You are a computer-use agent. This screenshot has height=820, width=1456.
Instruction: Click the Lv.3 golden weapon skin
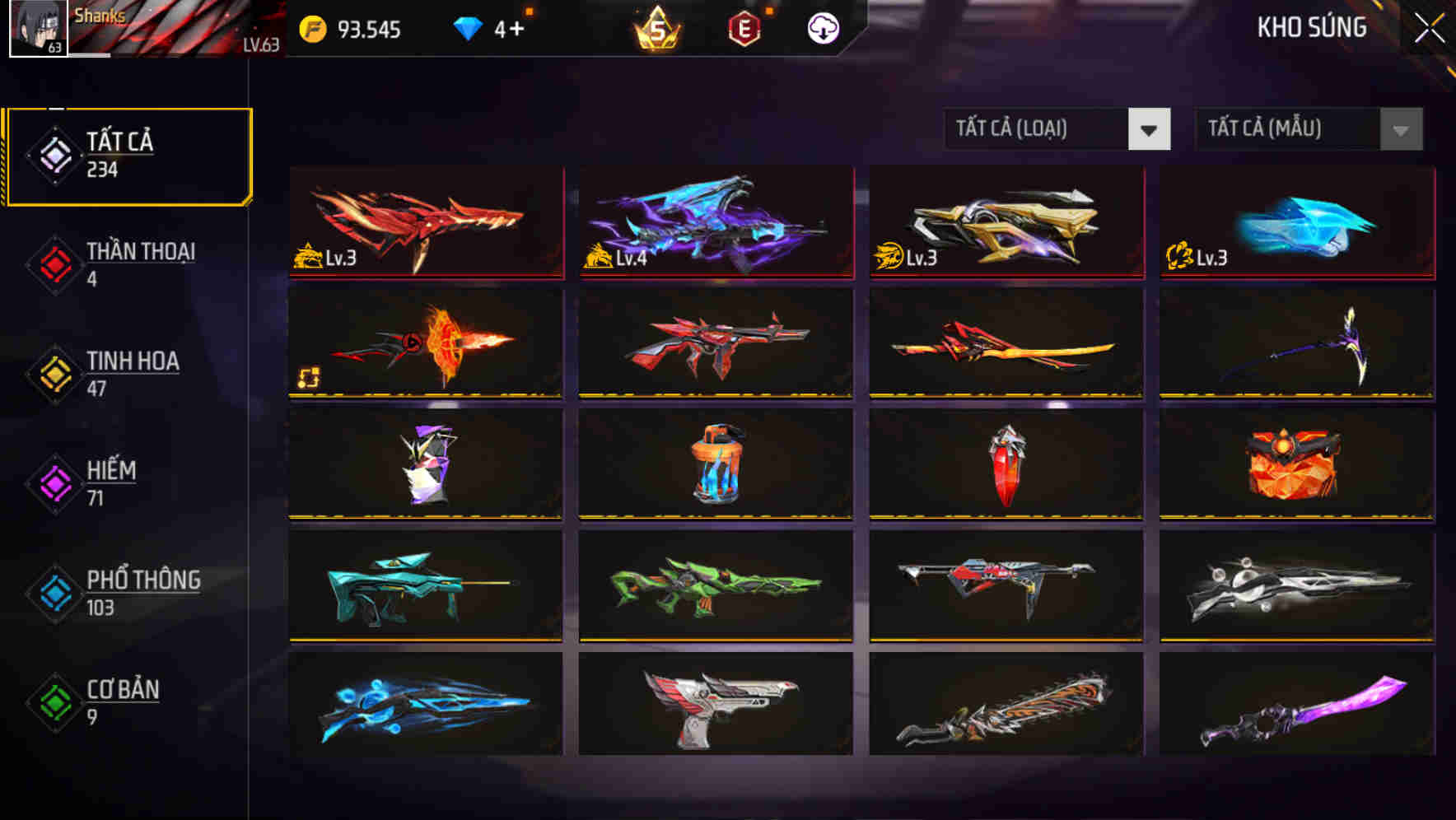(x=1005, y=224)
